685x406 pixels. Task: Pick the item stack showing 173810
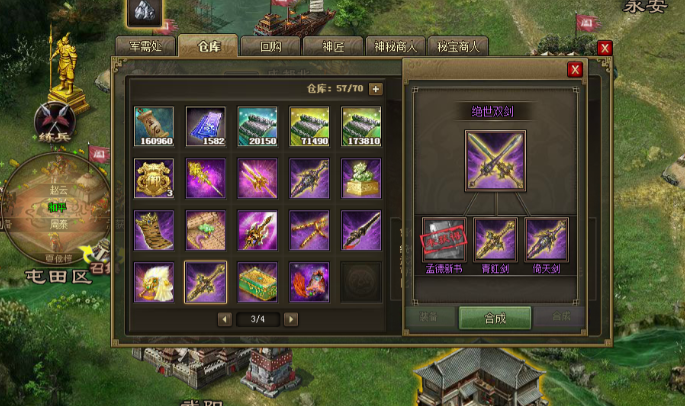point(362,126)
